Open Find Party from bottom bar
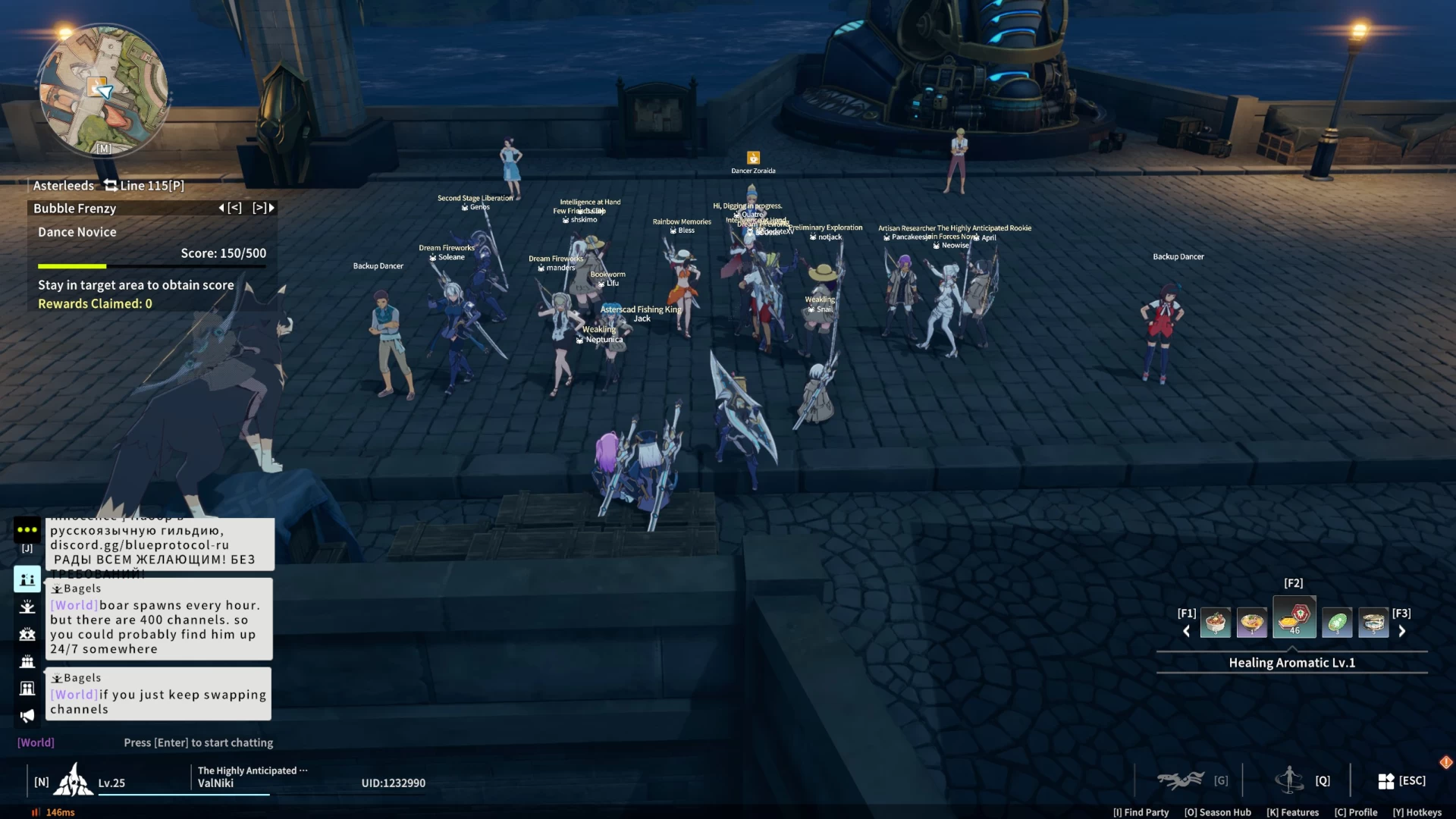 click(x=1141, y=812)
